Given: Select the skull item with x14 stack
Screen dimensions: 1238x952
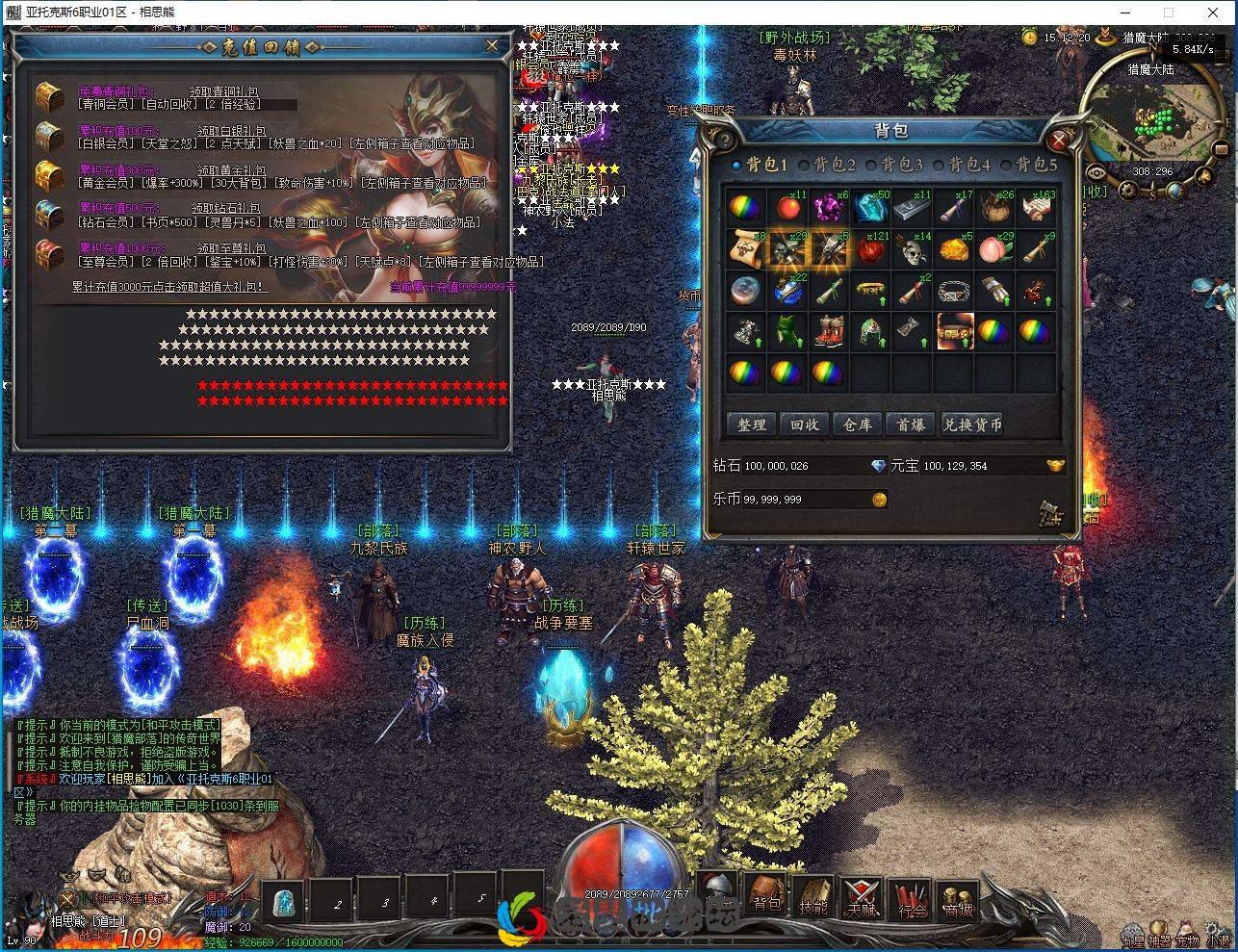Looking at the screenshot, I should (x=911, y=249).
